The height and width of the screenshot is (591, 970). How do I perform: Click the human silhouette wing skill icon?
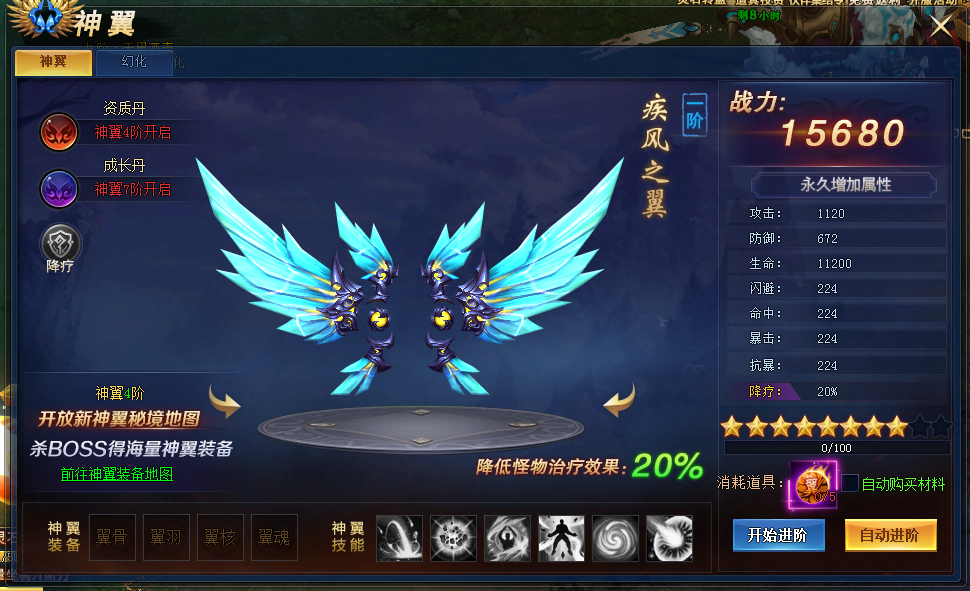tap(561, 537)
